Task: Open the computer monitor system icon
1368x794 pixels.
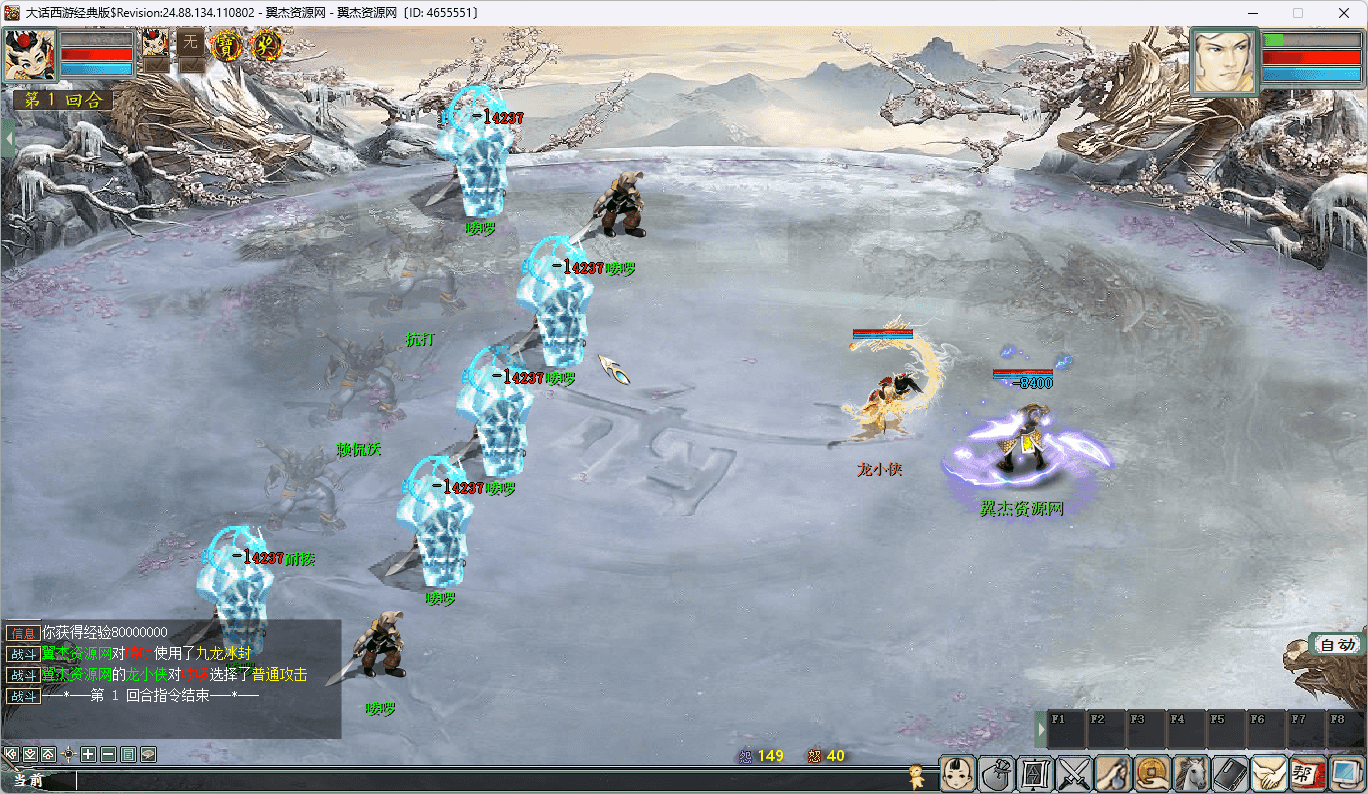Action: [x=1347, y=774]
